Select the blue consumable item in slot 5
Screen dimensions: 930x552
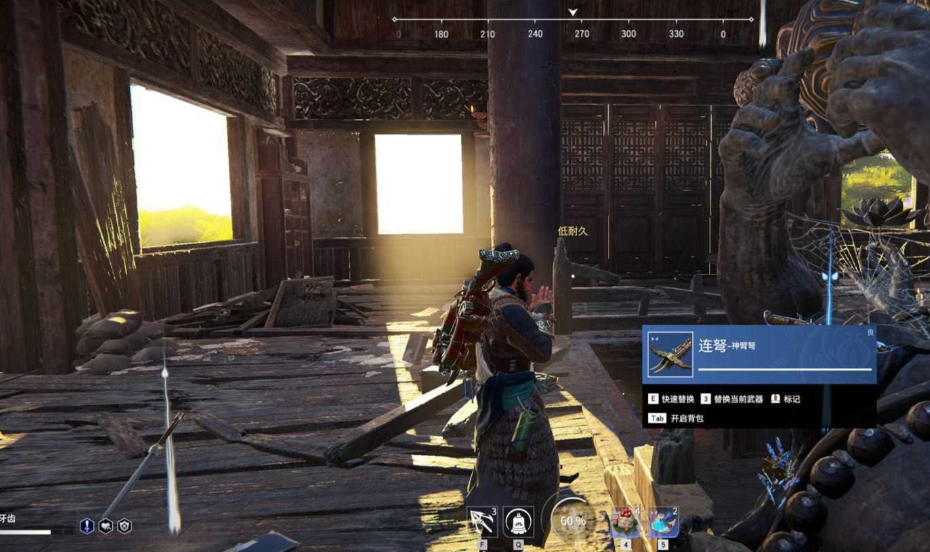(663, 521)
